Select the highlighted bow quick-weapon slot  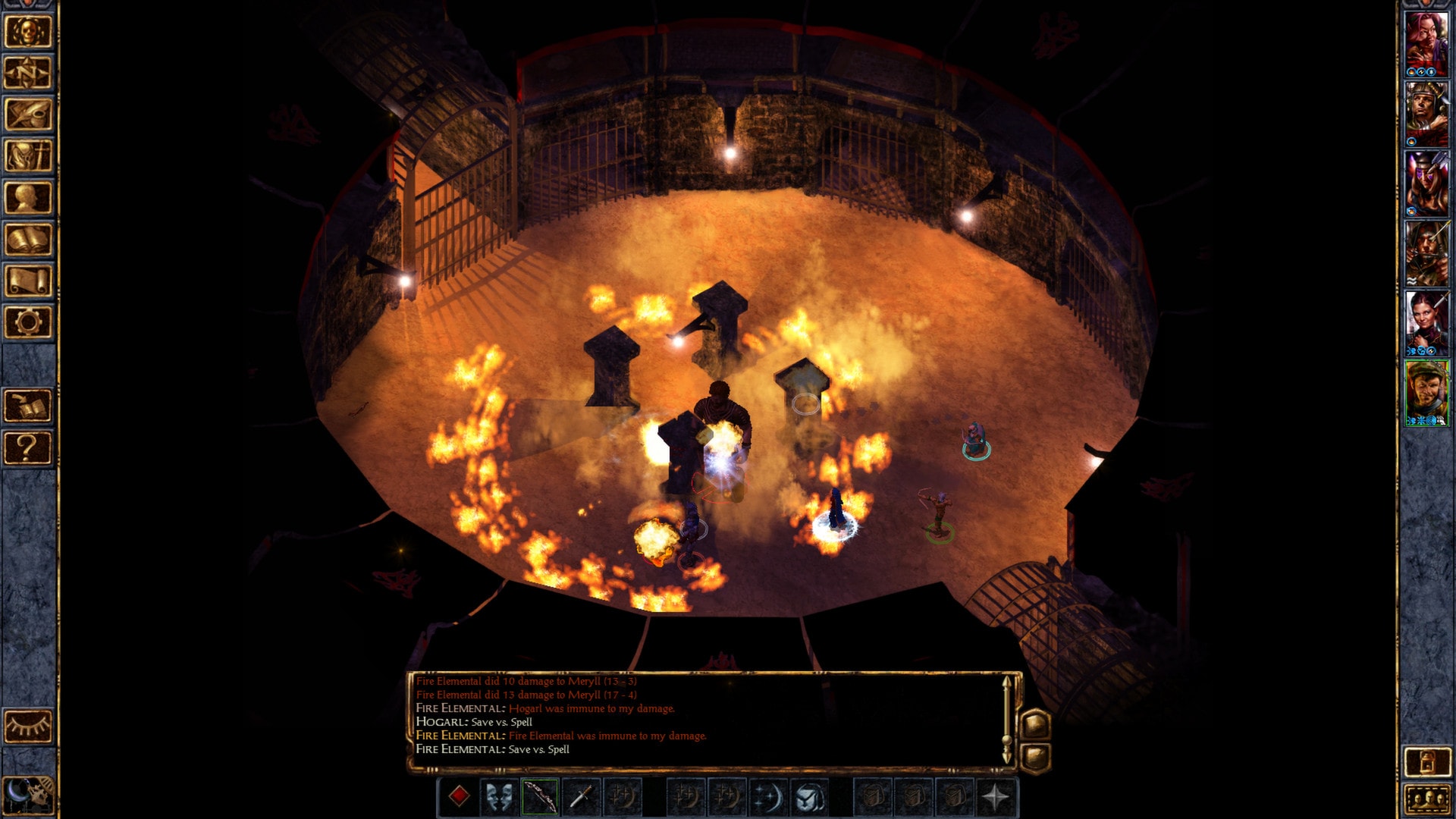tap(541, 795)
